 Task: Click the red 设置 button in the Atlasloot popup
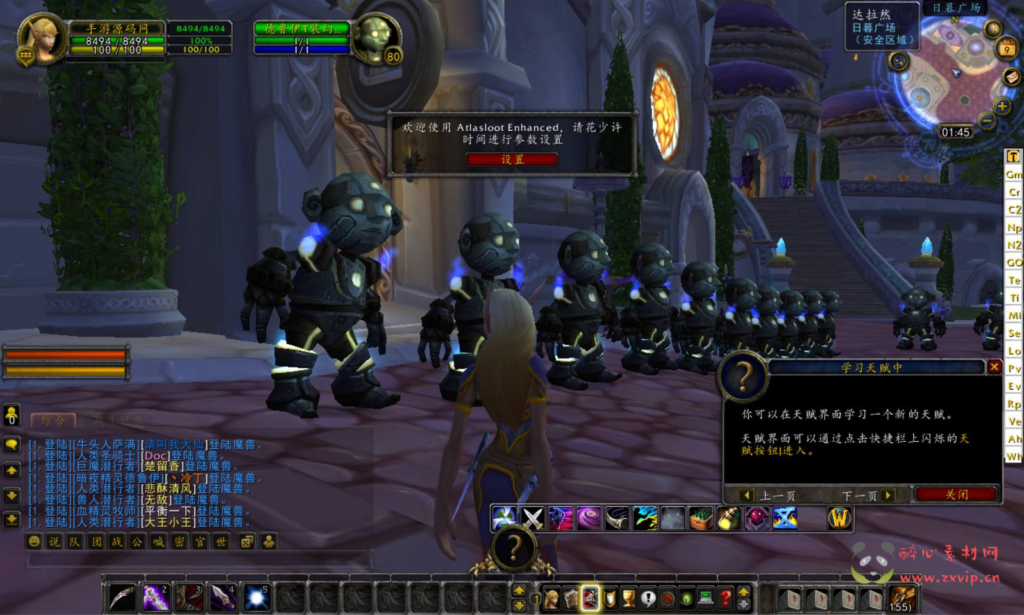(x=512, y=159)
